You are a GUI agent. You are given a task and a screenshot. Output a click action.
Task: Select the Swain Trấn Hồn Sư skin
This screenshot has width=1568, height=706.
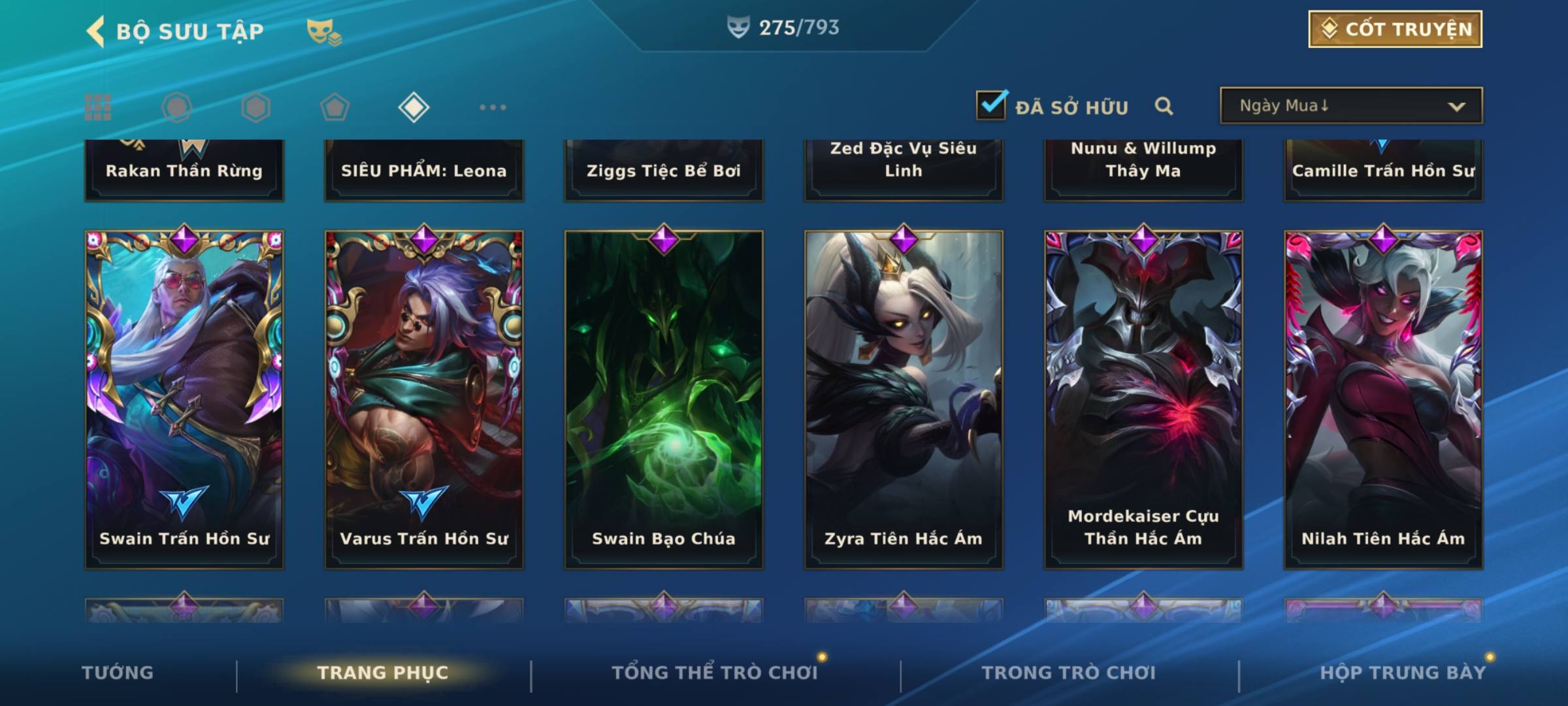(184, 399)
